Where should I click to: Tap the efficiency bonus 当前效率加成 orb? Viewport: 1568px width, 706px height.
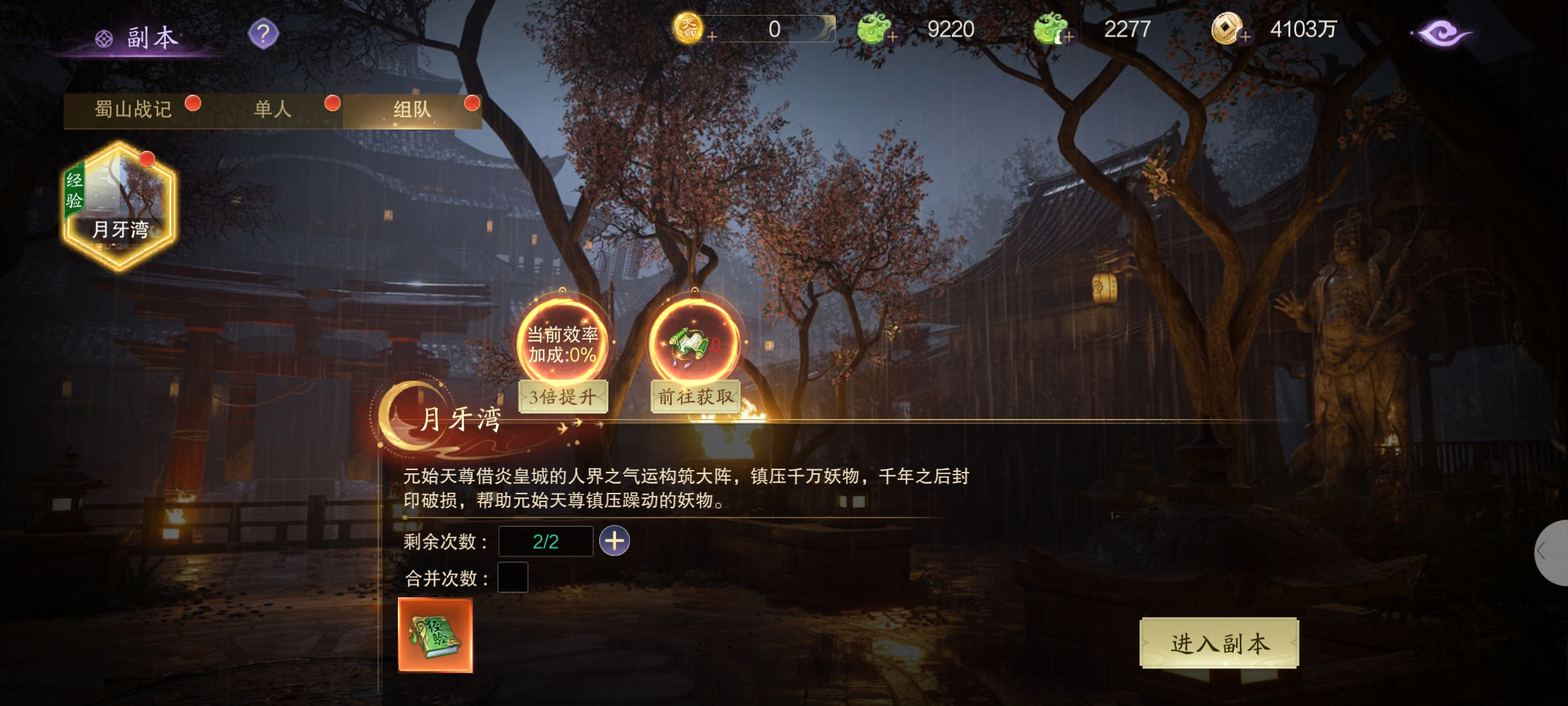[x=563, y=343]
